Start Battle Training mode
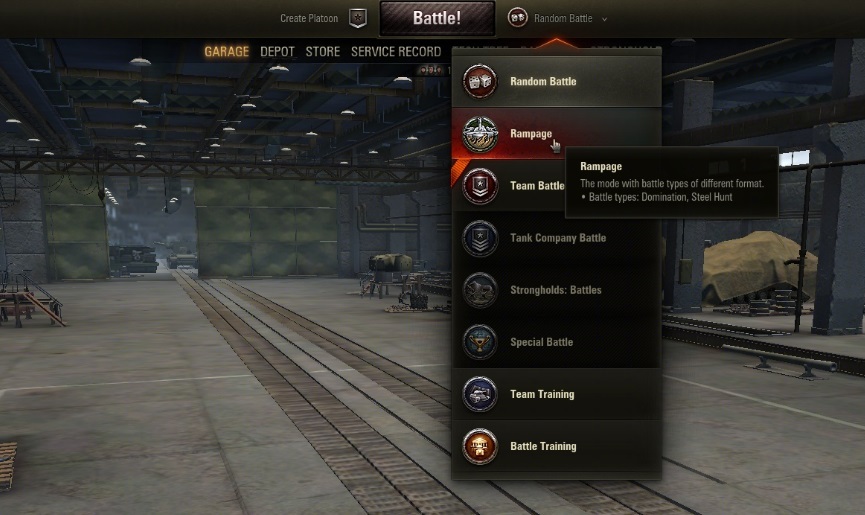This screenshot has height=515, width=865. click(543, 446)
